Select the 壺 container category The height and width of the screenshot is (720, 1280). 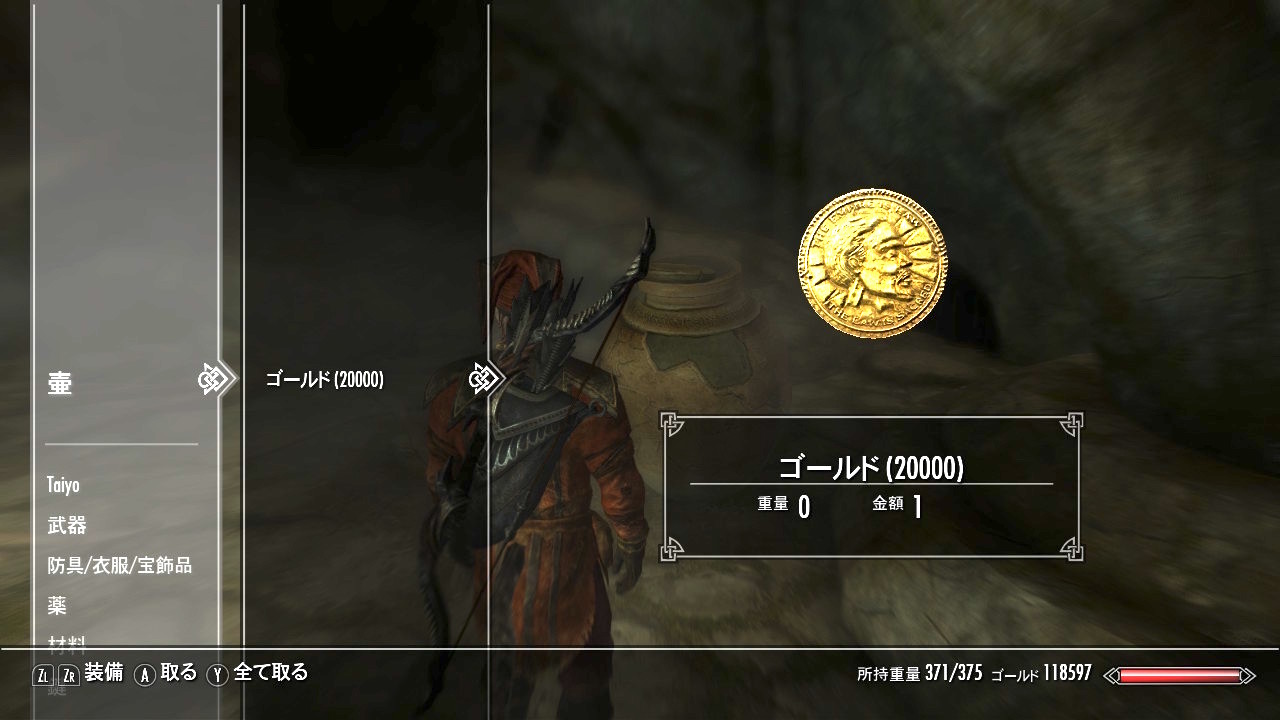60,383
